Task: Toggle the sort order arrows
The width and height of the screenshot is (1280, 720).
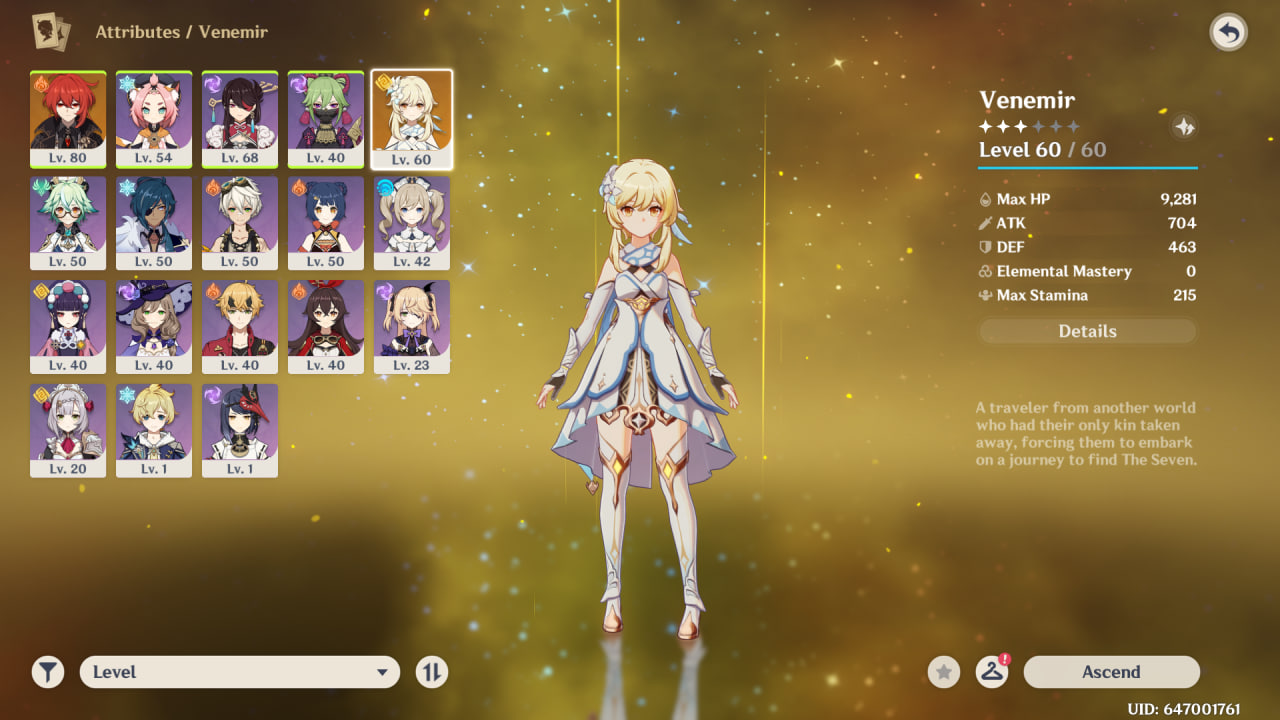Action: pyautogui.click(x=432, y=672)
